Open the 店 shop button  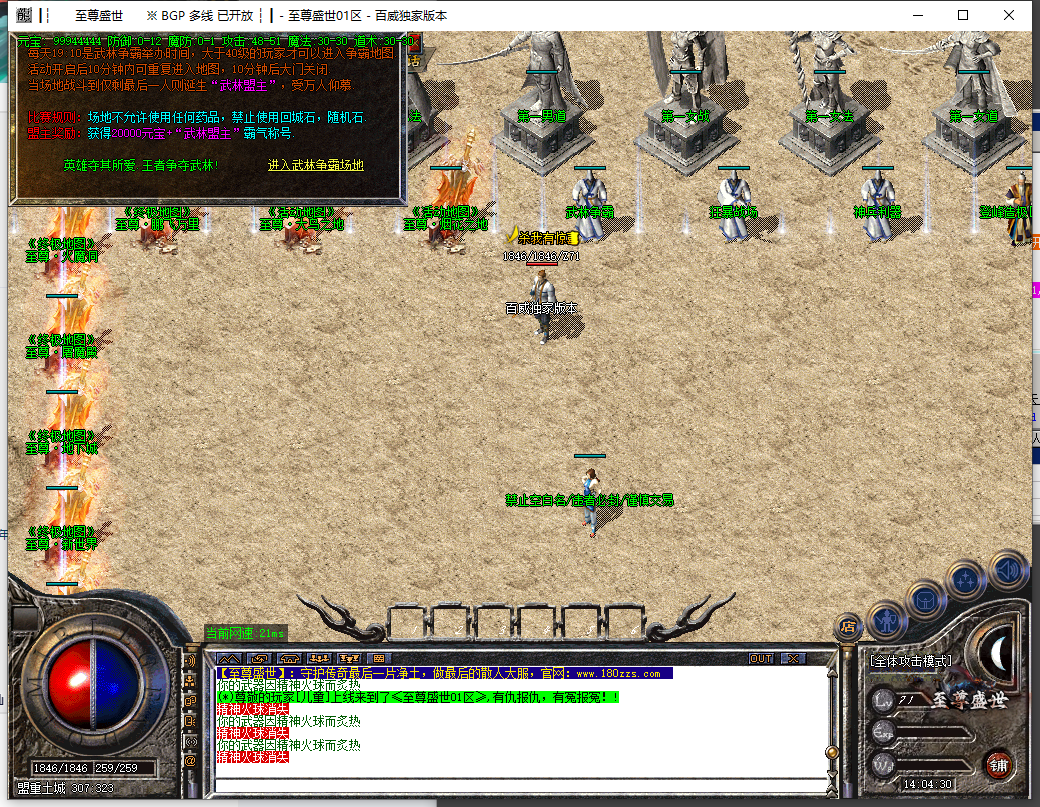pos(848,627)
